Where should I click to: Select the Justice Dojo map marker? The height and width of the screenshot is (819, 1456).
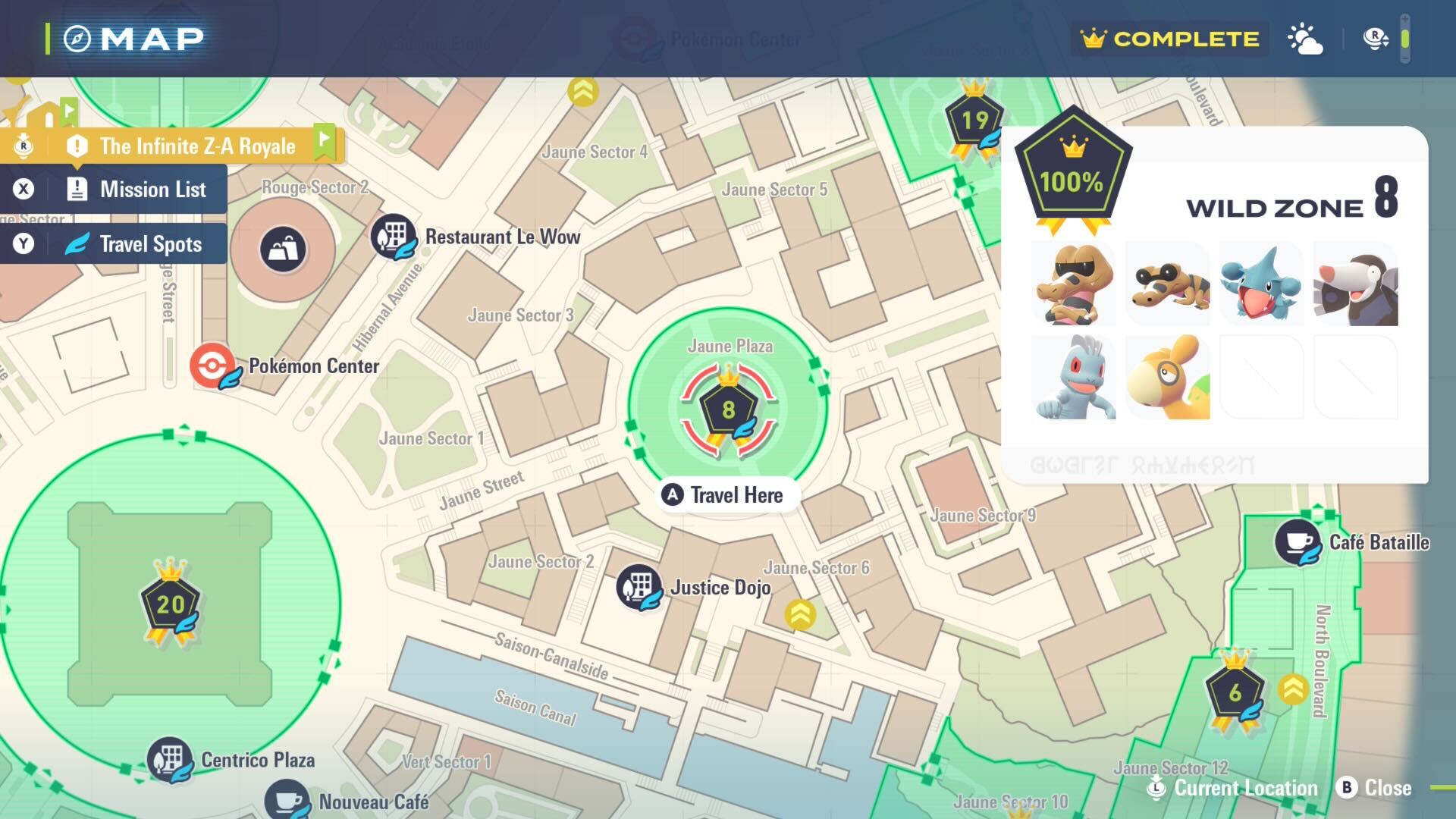[639, 587]
